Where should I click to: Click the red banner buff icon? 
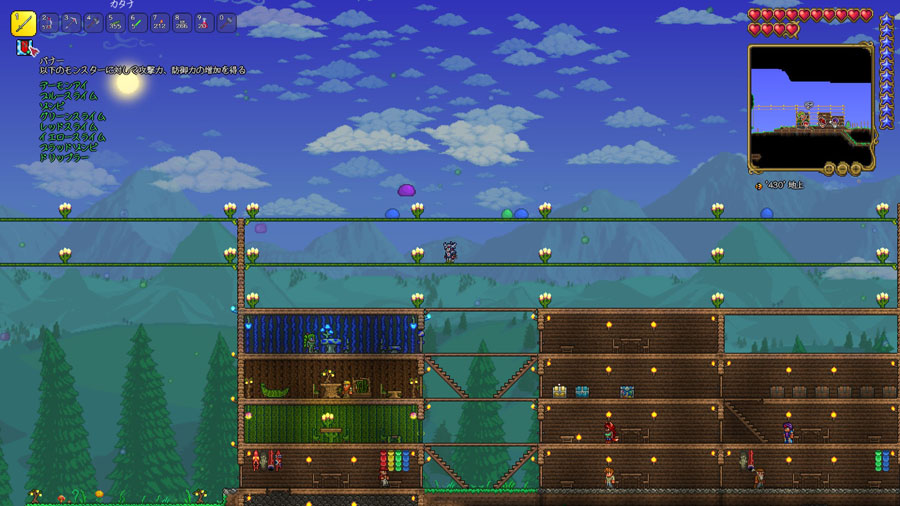23,48
